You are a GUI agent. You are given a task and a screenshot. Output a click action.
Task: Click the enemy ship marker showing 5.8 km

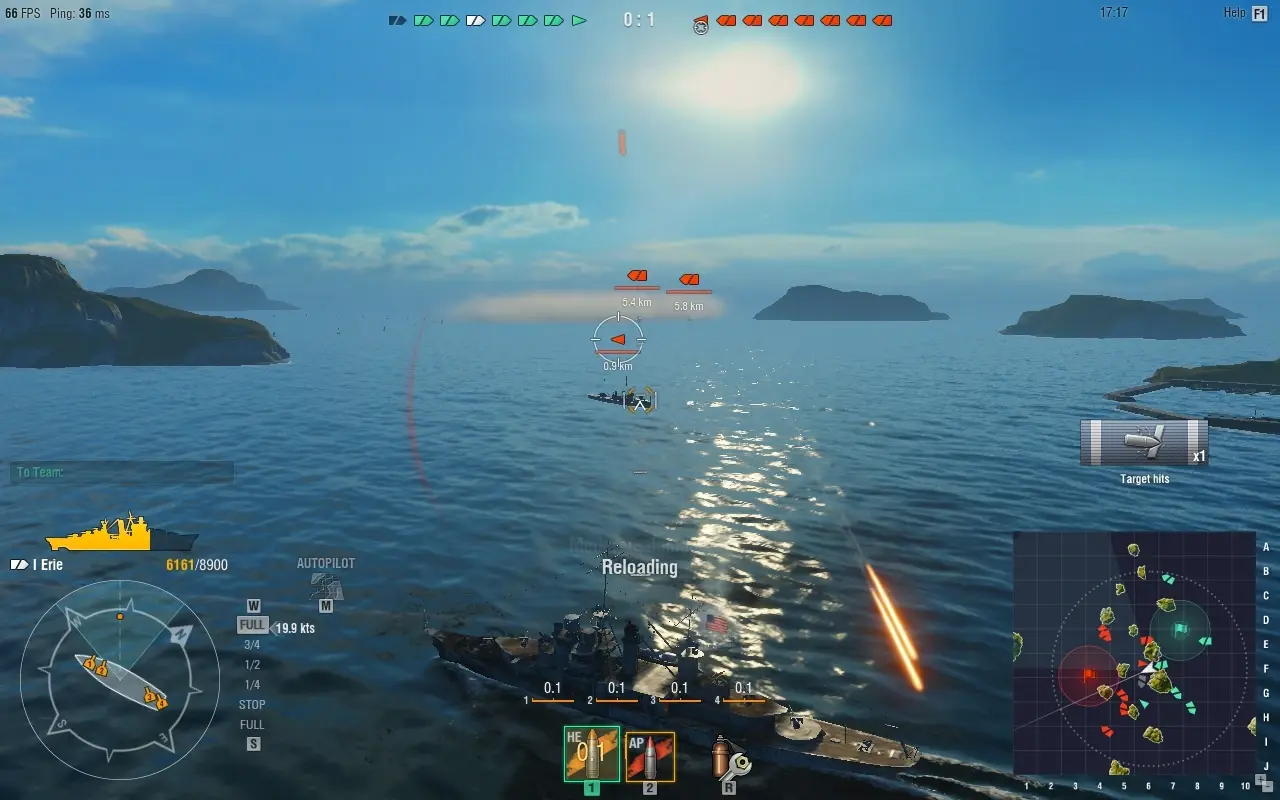click(x=689, y=277)
